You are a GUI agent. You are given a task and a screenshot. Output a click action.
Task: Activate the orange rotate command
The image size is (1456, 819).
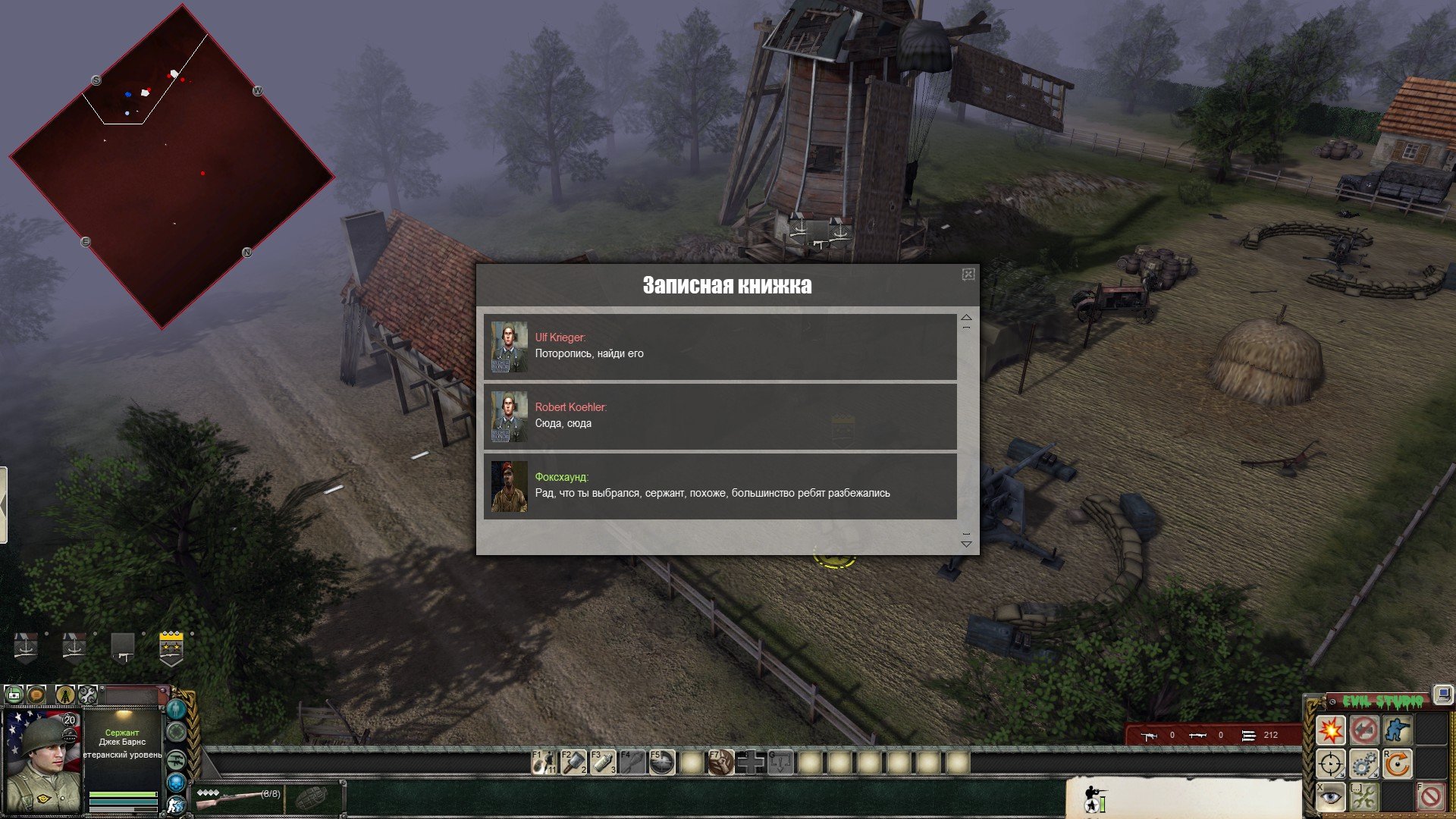[x=1397, y=764]
